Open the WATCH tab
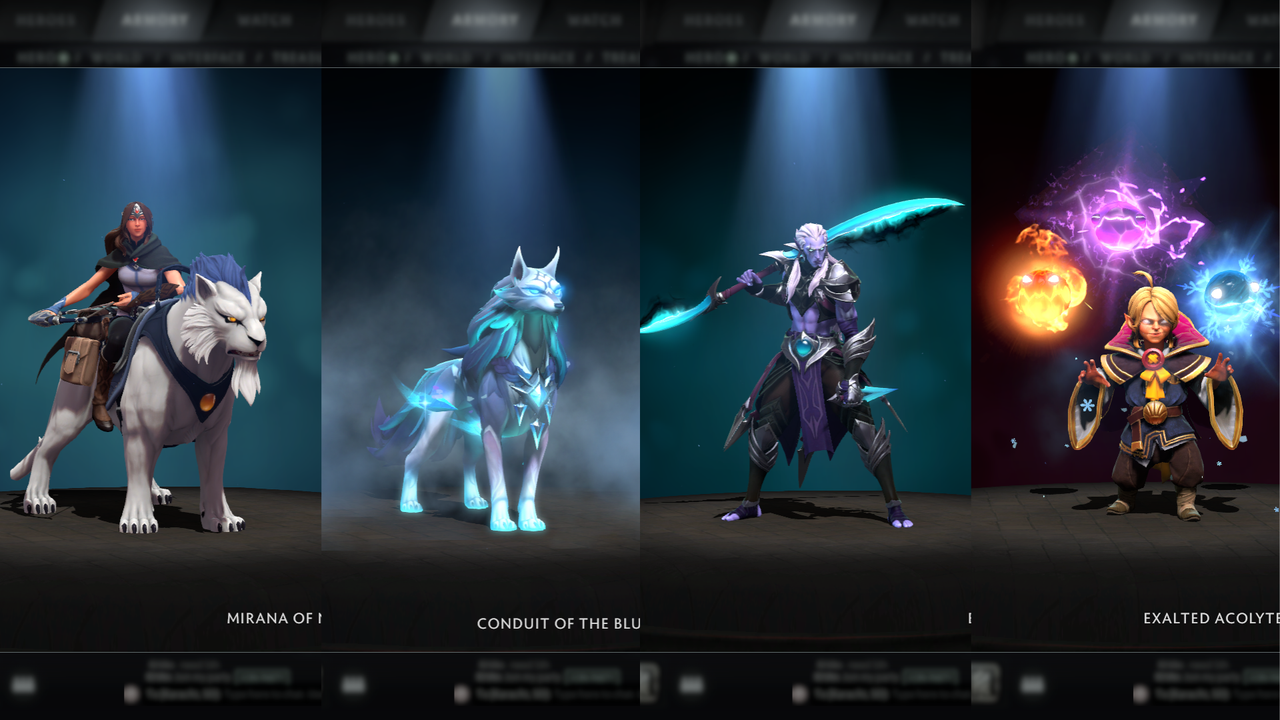The image size is (1280, 720). pos(265,20)
